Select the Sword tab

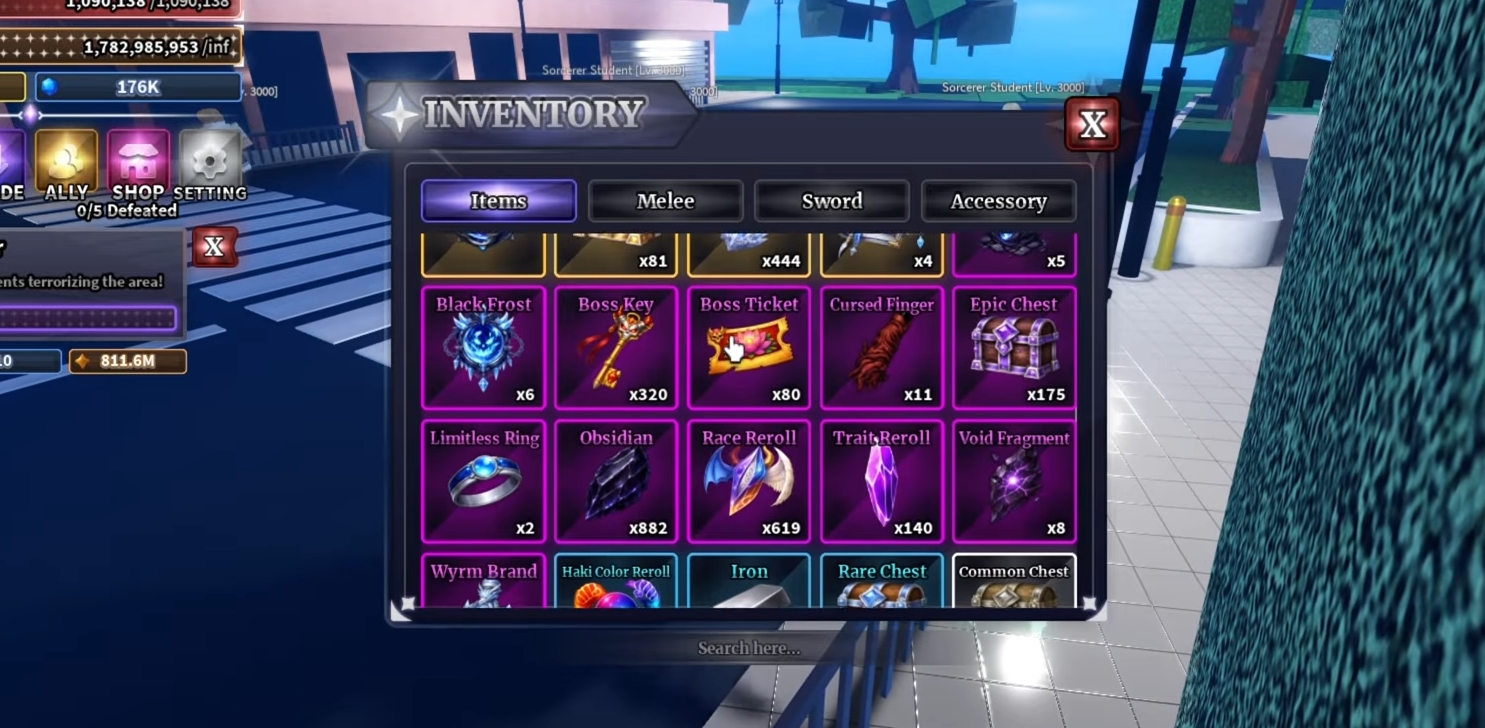(x=832, y=201)
